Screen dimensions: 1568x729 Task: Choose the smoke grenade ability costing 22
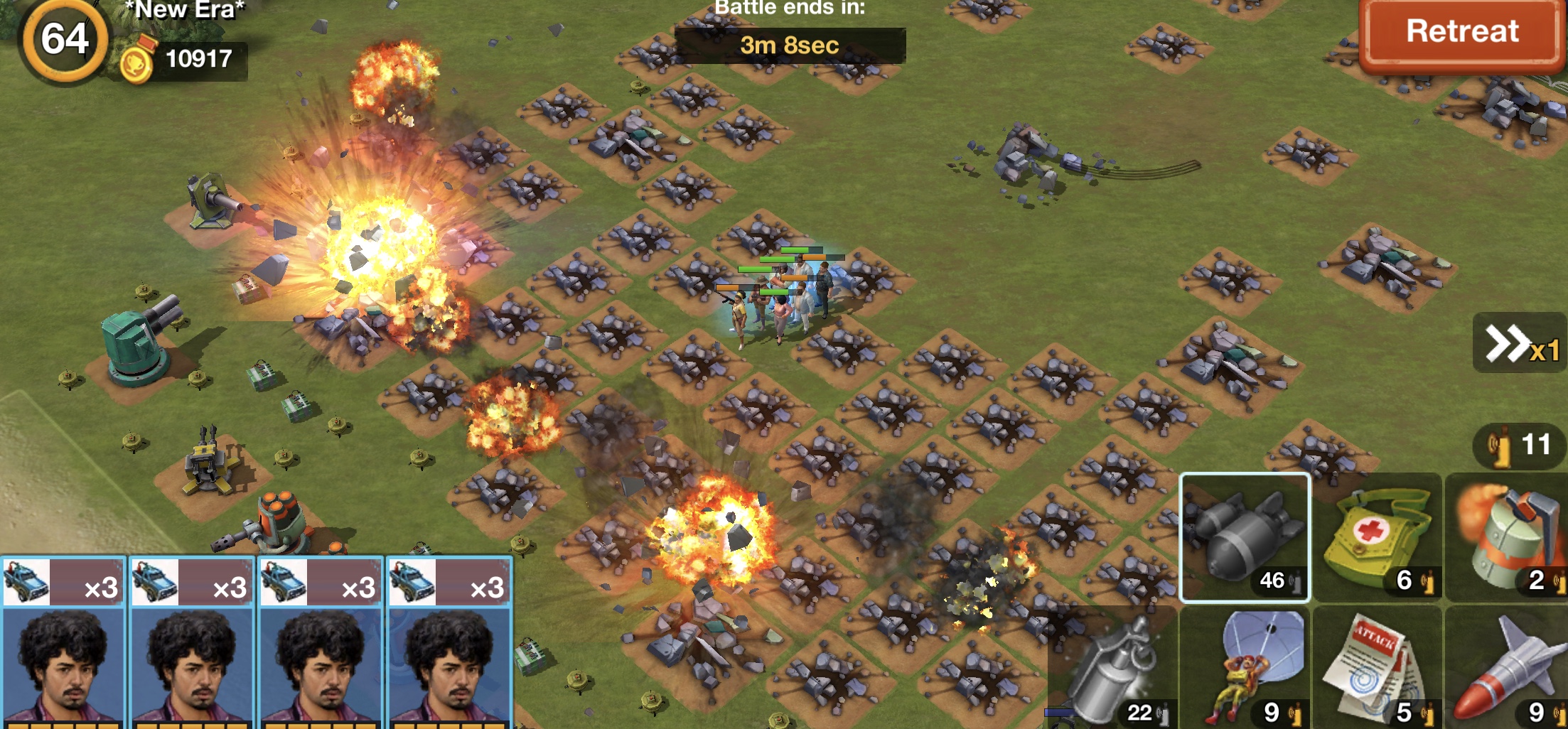pos(1113,669)
